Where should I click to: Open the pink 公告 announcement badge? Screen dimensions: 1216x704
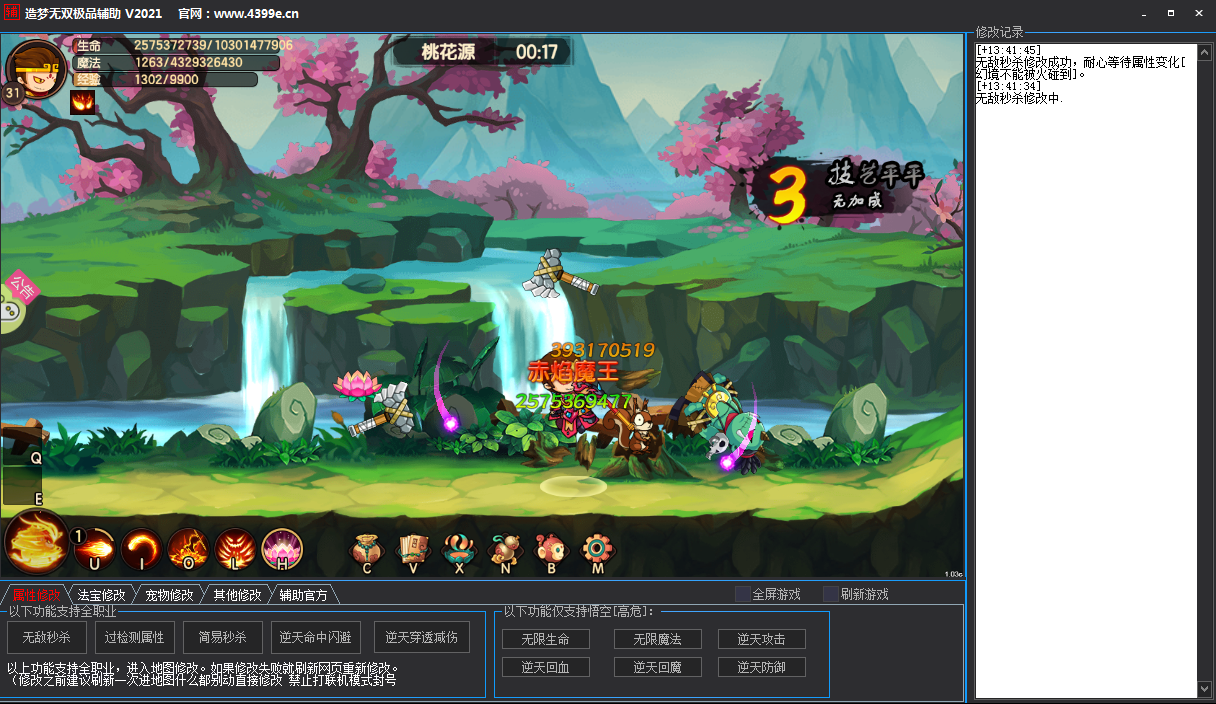(20, 289)
